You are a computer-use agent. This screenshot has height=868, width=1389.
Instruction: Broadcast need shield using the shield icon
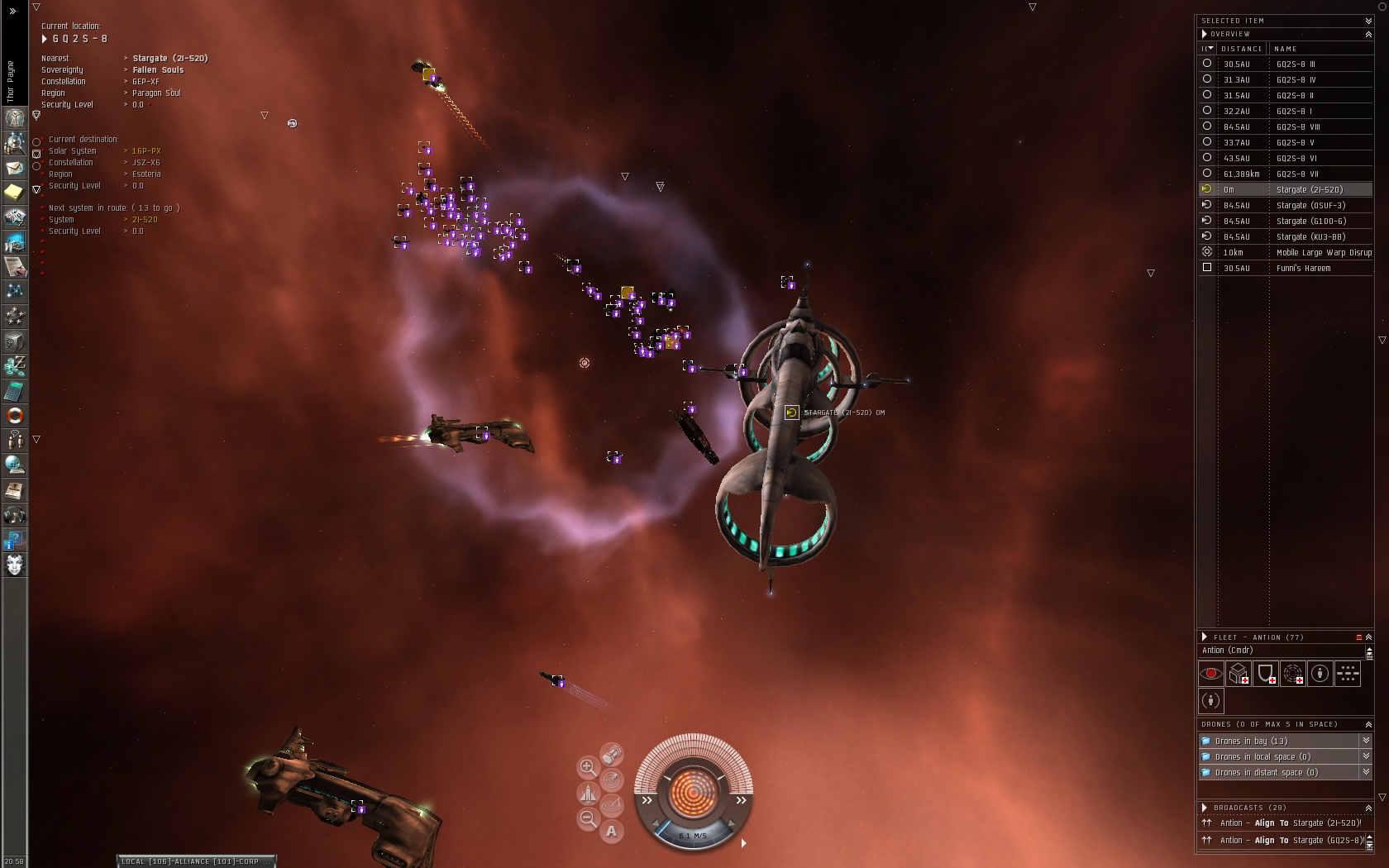pos(1266,674)
